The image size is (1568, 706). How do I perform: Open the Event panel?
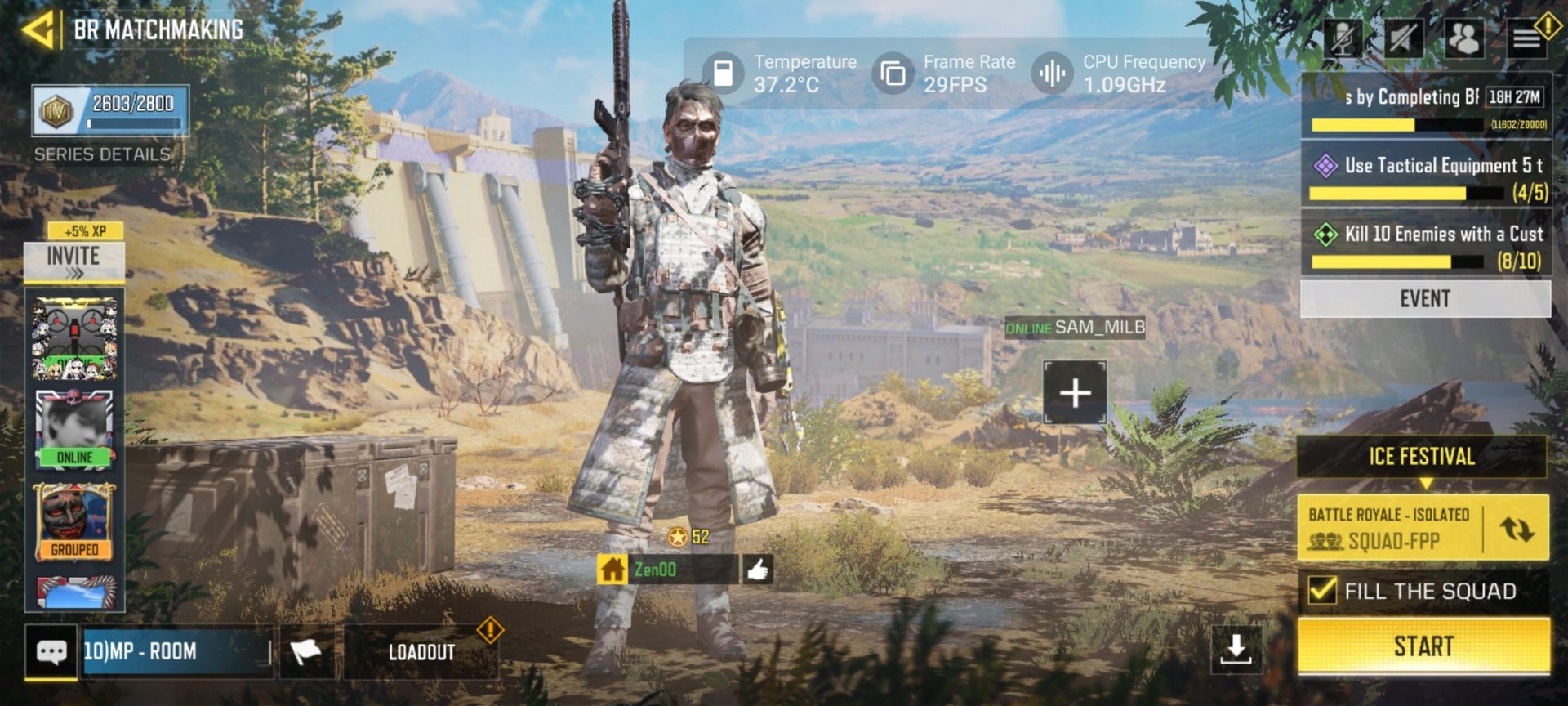pos(1425,299)
